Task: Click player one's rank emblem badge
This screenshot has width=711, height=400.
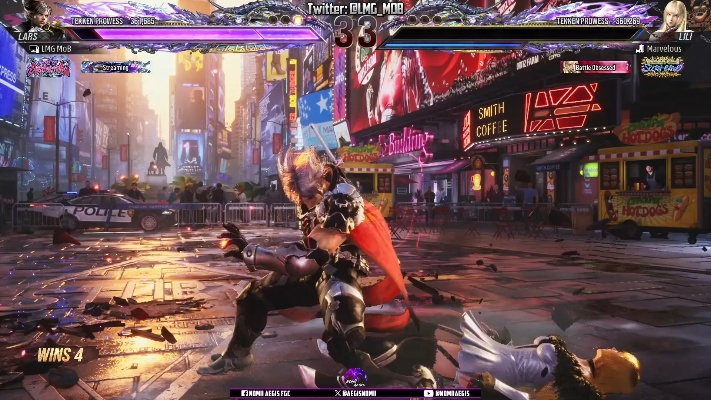Action: (48, 67)
